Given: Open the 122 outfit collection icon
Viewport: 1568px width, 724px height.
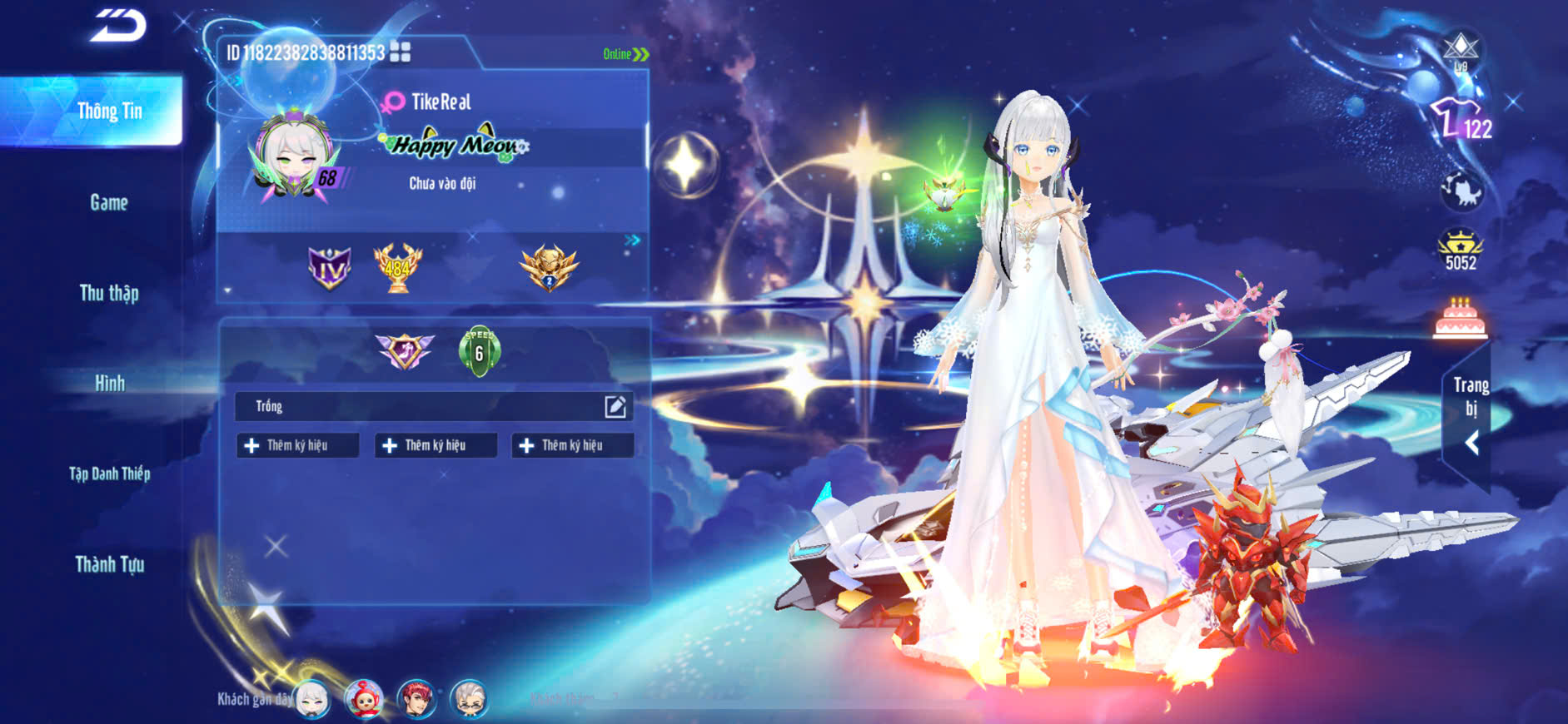Looking at the screenshot, I should [1461, 121].
